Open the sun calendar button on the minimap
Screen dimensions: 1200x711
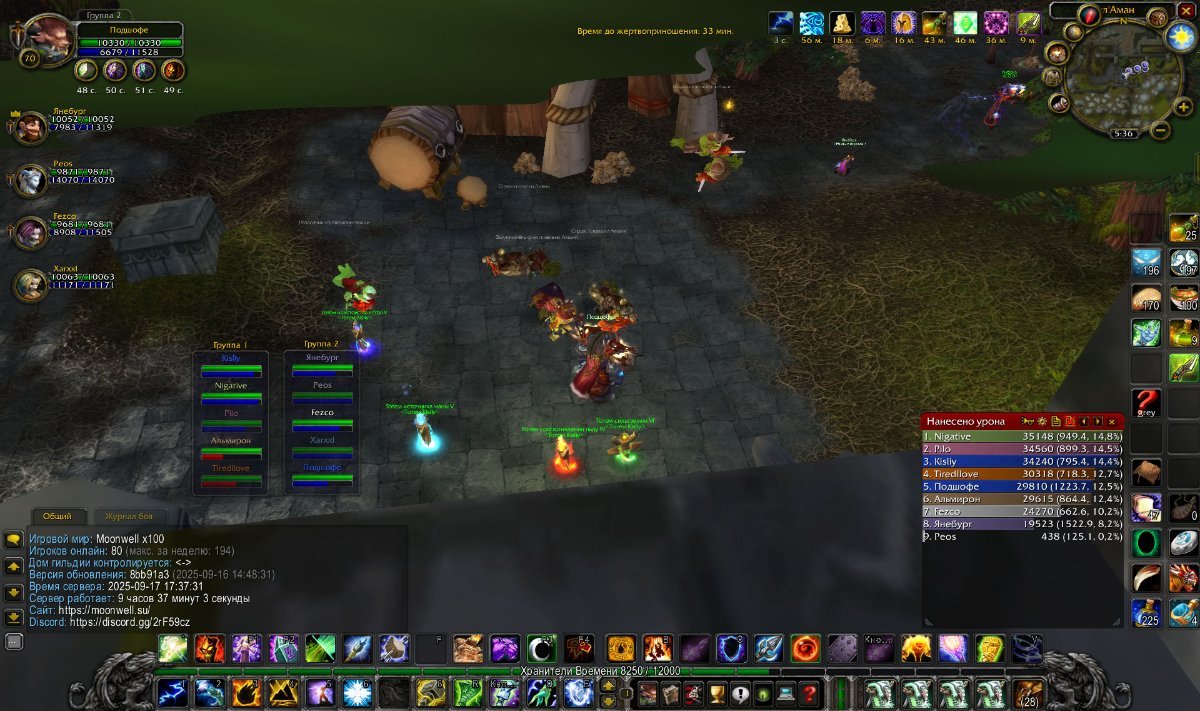[1182, 36]
